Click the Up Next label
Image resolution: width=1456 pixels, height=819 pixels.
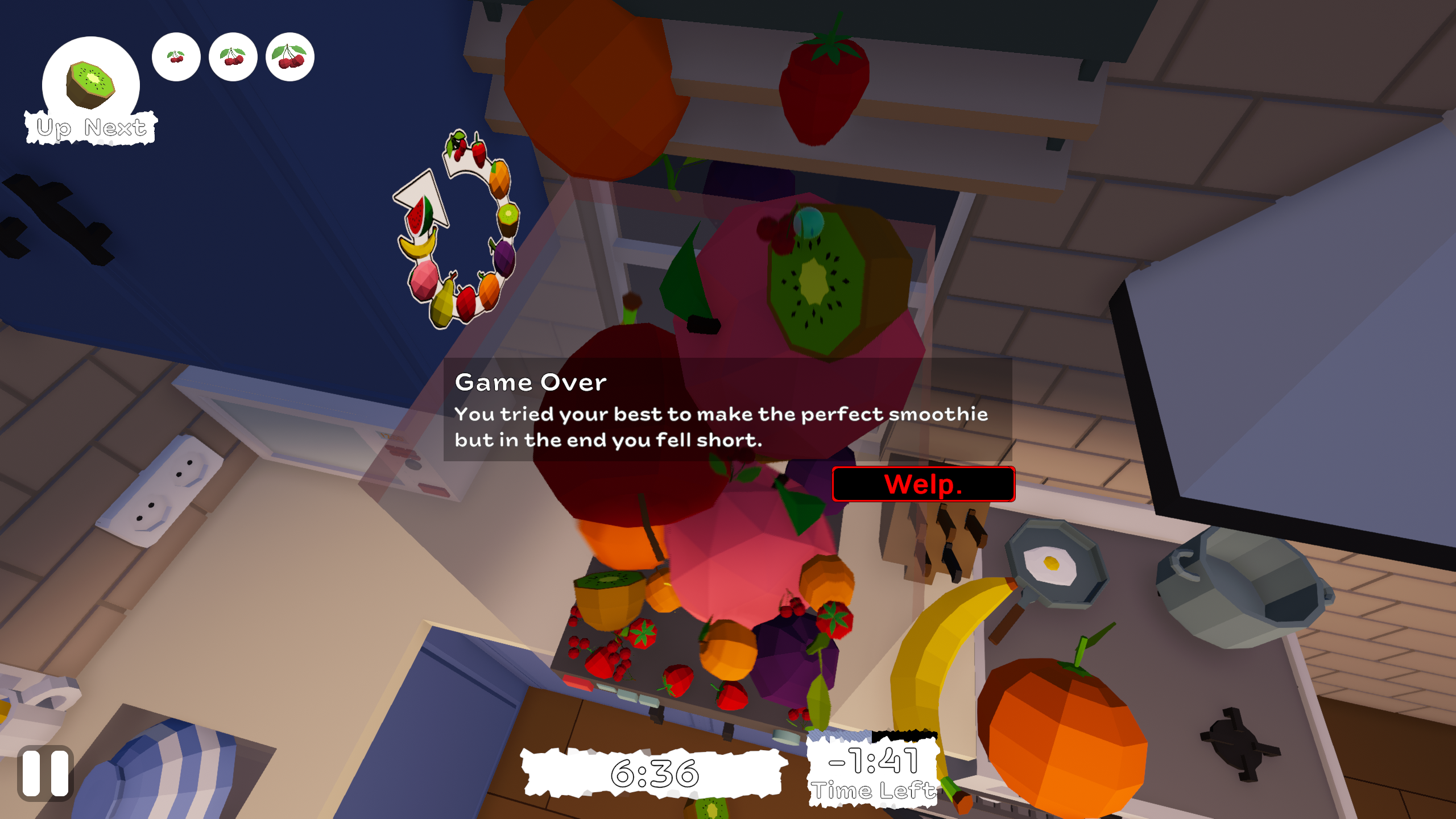coord(90,129)
